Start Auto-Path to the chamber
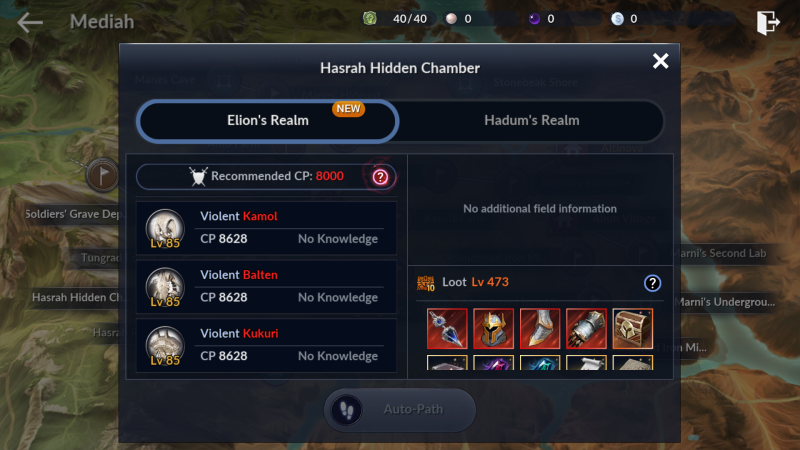 (x=399, y=410)
